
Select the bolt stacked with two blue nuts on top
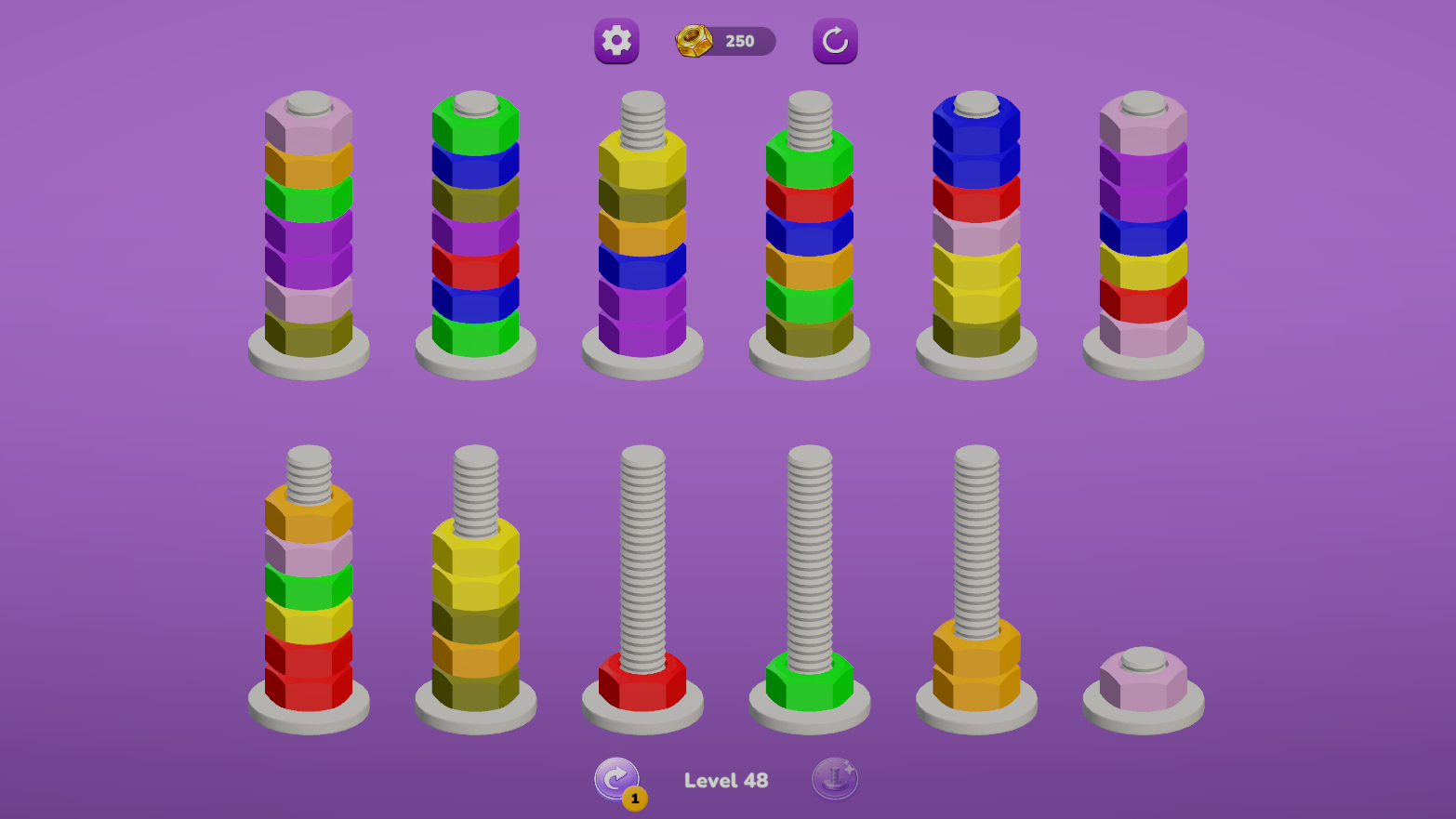974,232
